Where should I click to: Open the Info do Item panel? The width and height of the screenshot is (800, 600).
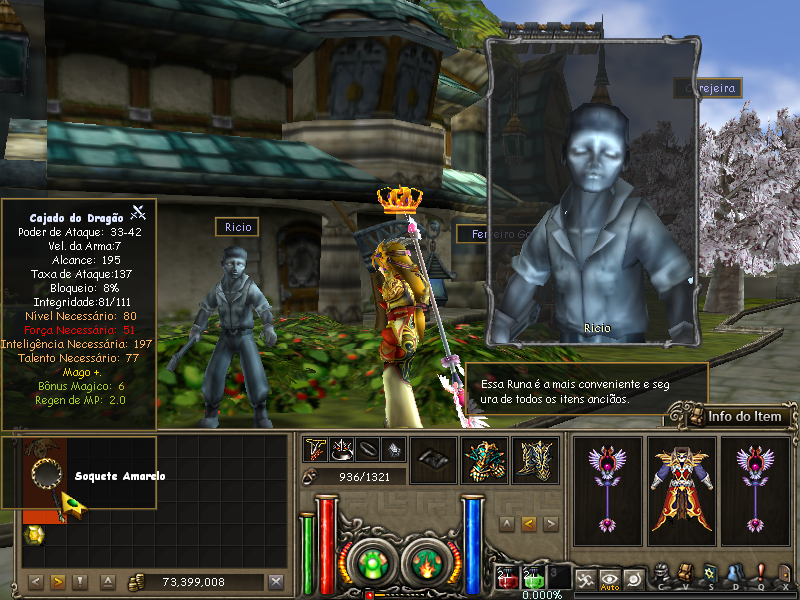pos(735,416)
